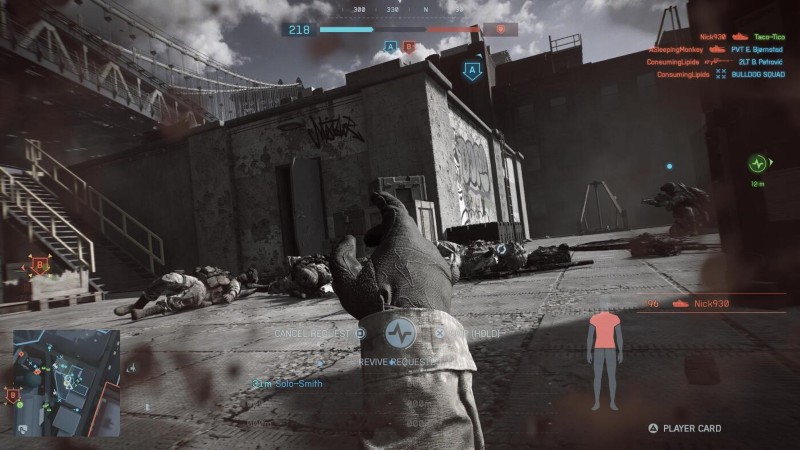Click the objective A world marker
800x450 pixels.
point(473,70)
